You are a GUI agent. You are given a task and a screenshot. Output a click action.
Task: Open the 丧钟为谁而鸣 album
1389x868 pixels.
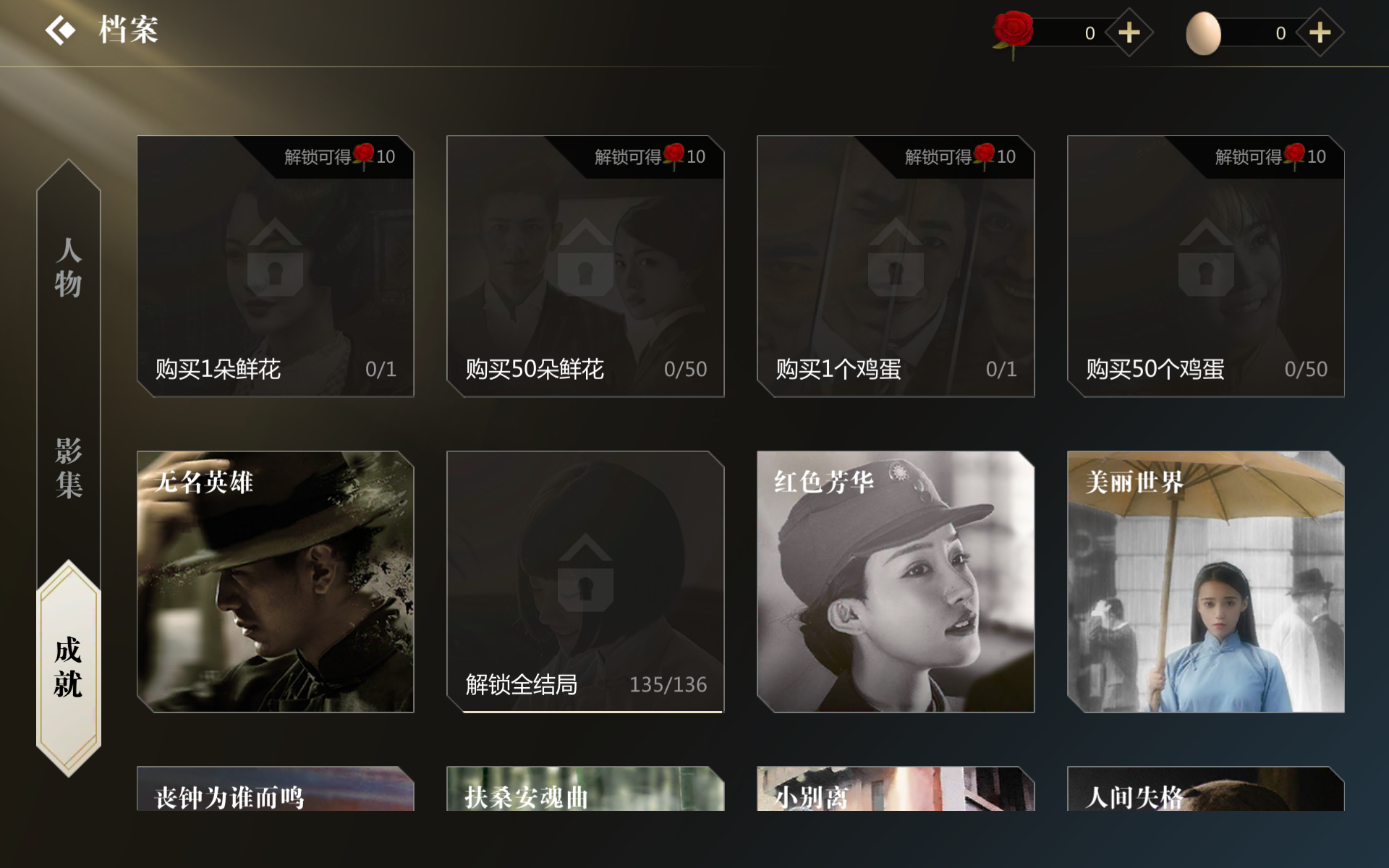pos(275,796)
